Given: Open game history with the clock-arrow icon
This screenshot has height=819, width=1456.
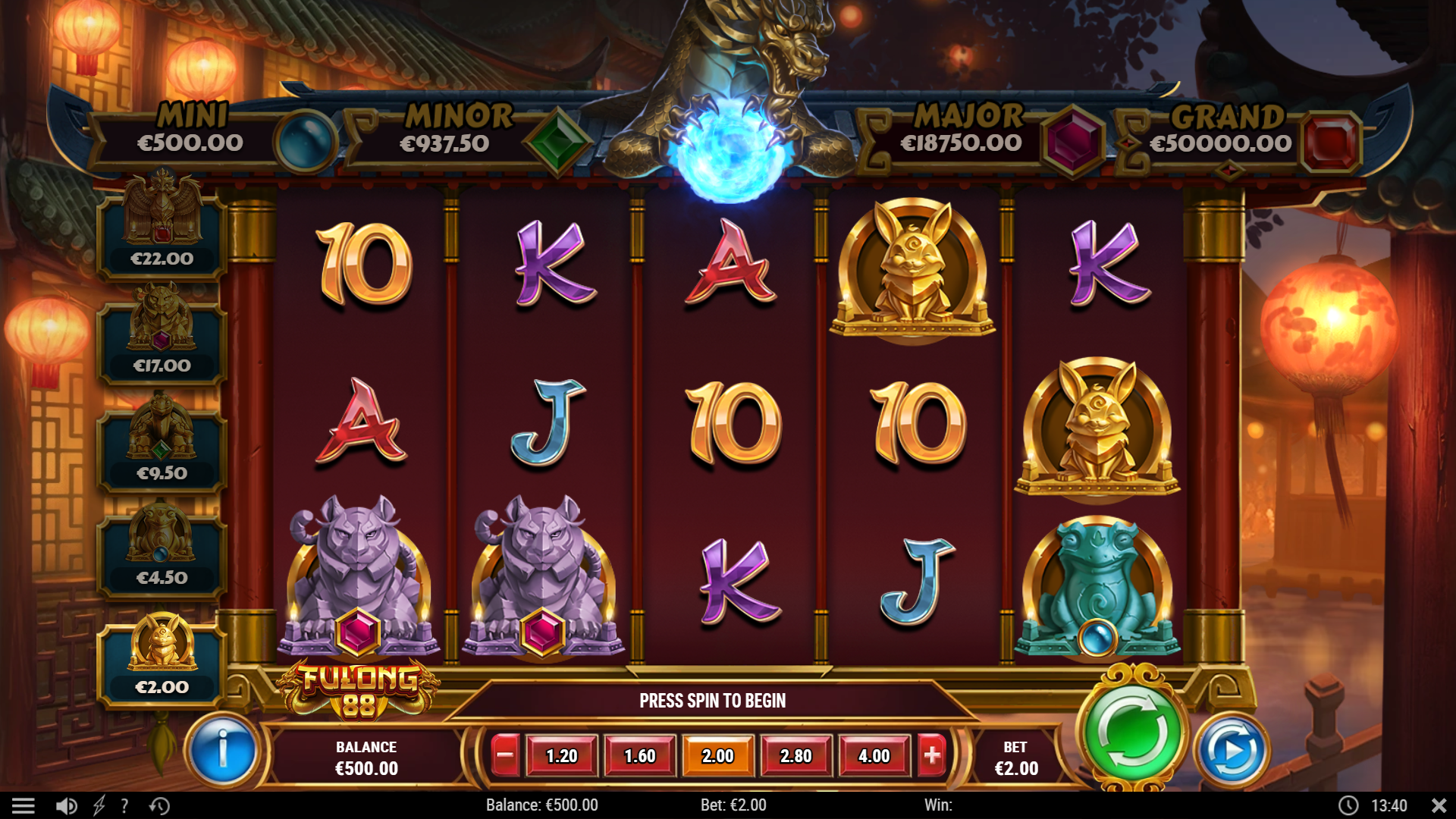Looking at the screenshot, I should click(158, 805).
